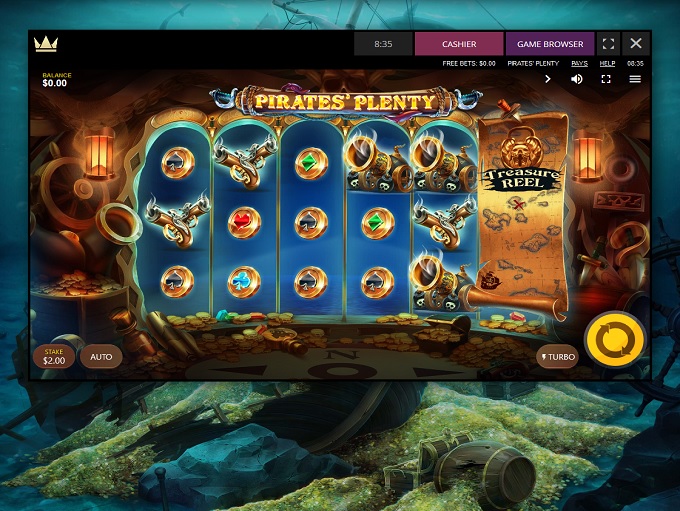Spin the reels with the gold button
Image resolution: width=680 pixels, height=511 pixels.
613,340
